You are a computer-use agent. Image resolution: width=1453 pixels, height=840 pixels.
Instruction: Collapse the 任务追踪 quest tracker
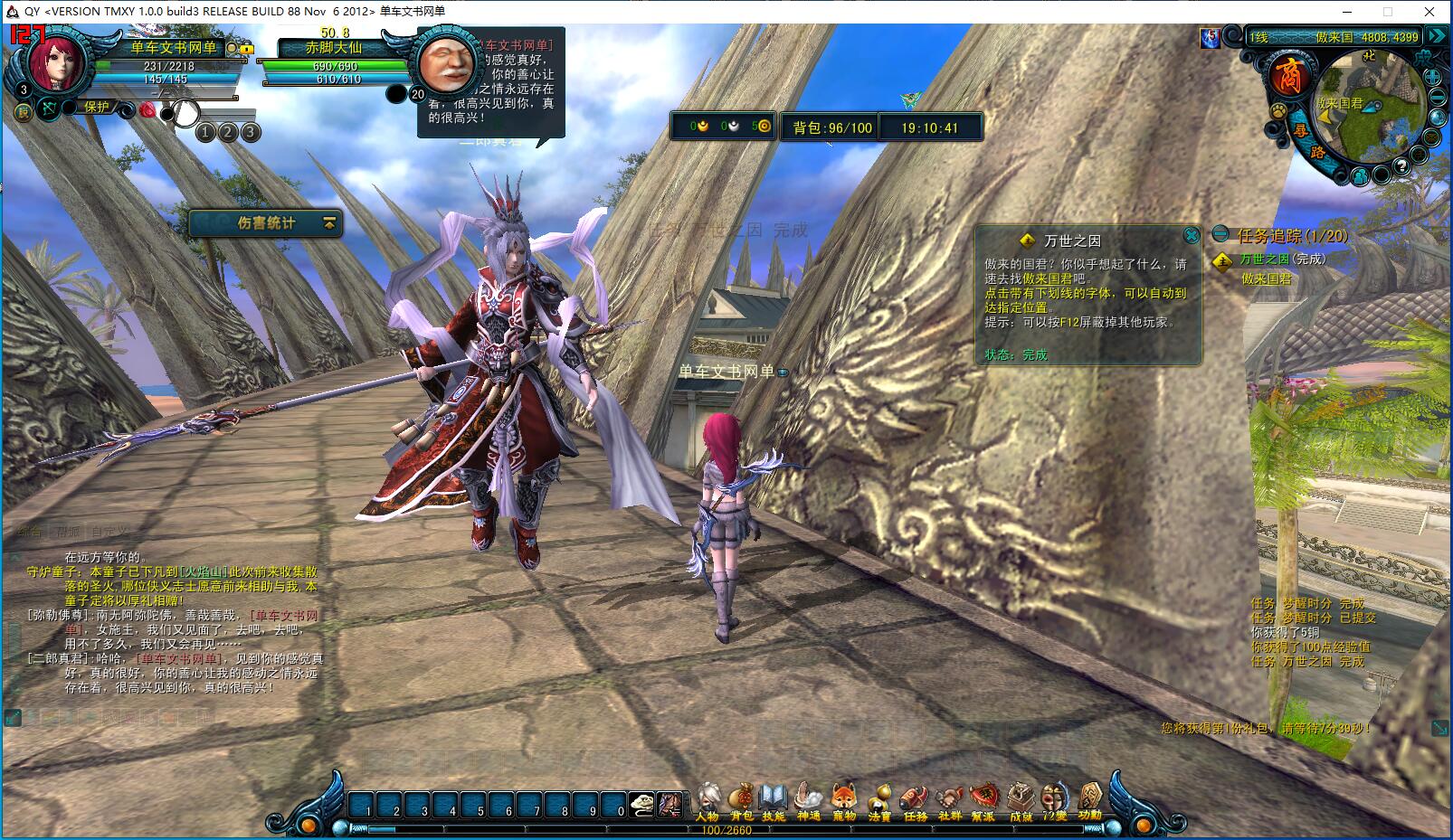pos(1221,235)
